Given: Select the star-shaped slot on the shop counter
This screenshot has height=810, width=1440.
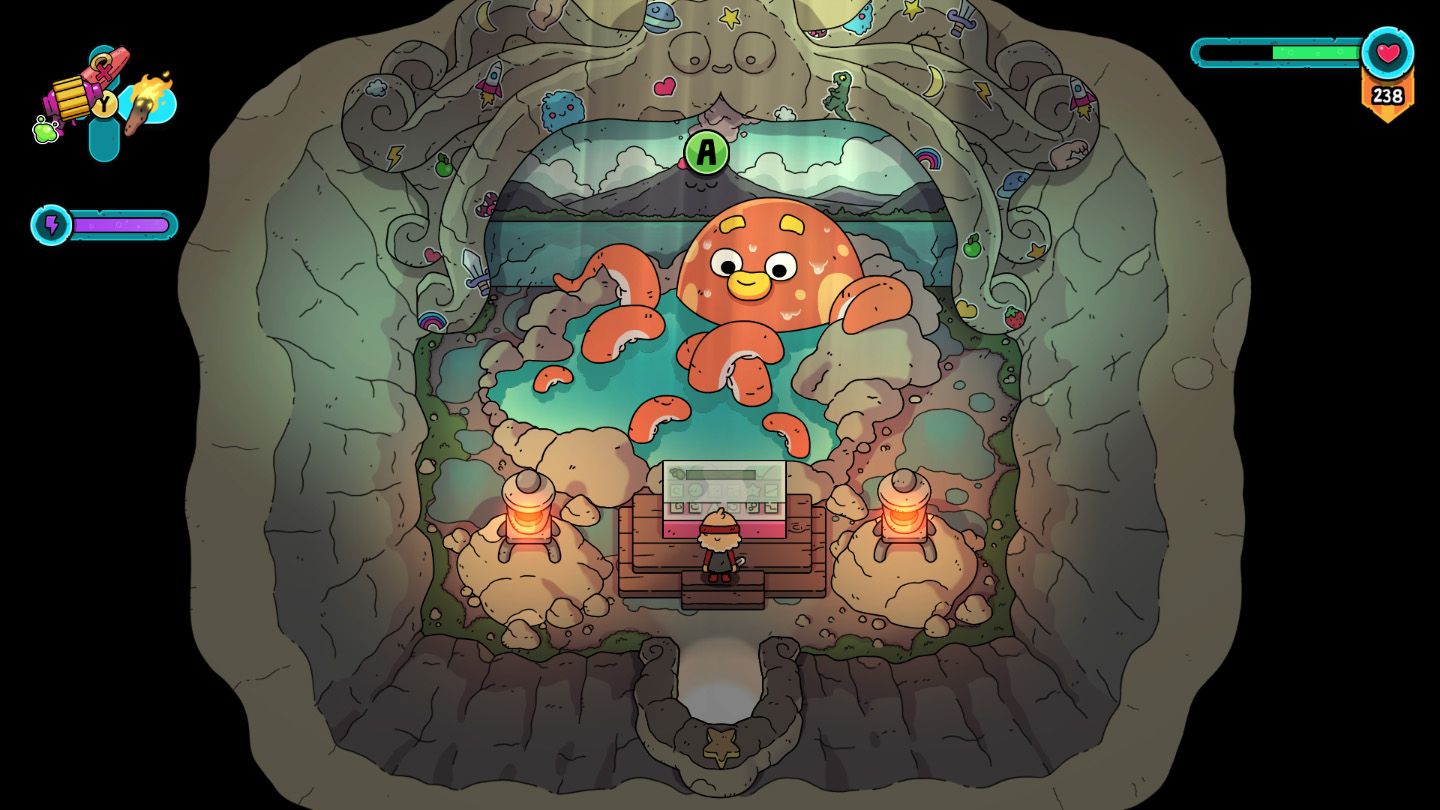Looking at the screenshot, I should 754,490.
